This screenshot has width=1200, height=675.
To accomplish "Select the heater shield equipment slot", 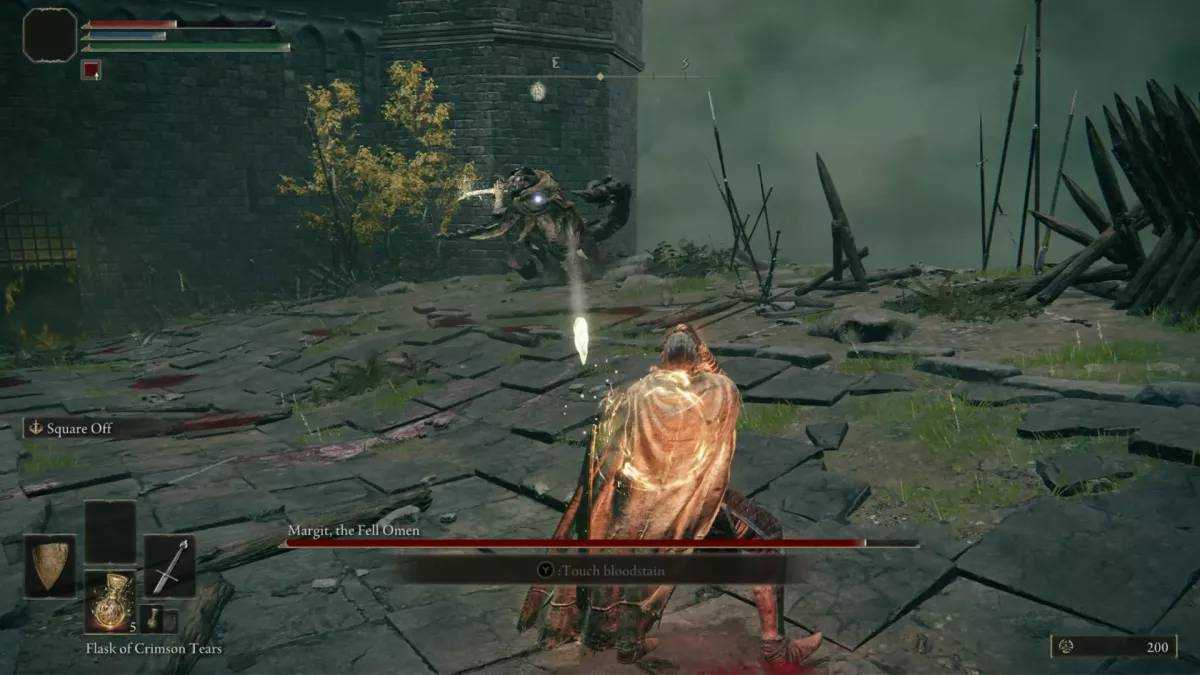I will [49, 566].
